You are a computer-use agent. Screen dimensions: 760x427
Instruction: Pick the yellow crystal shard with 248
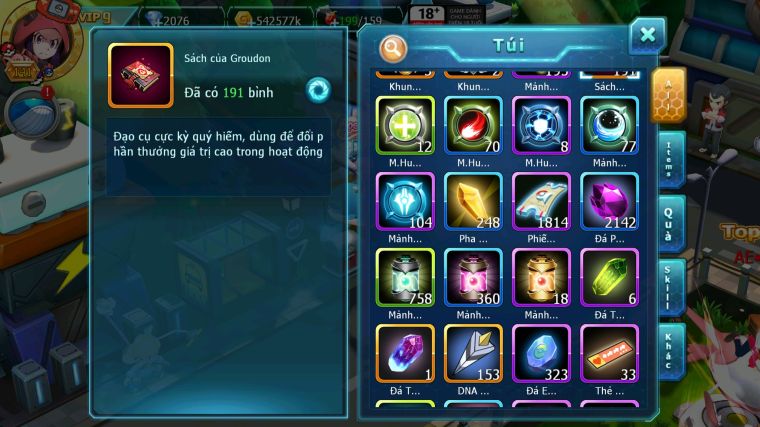coord(473,201)
